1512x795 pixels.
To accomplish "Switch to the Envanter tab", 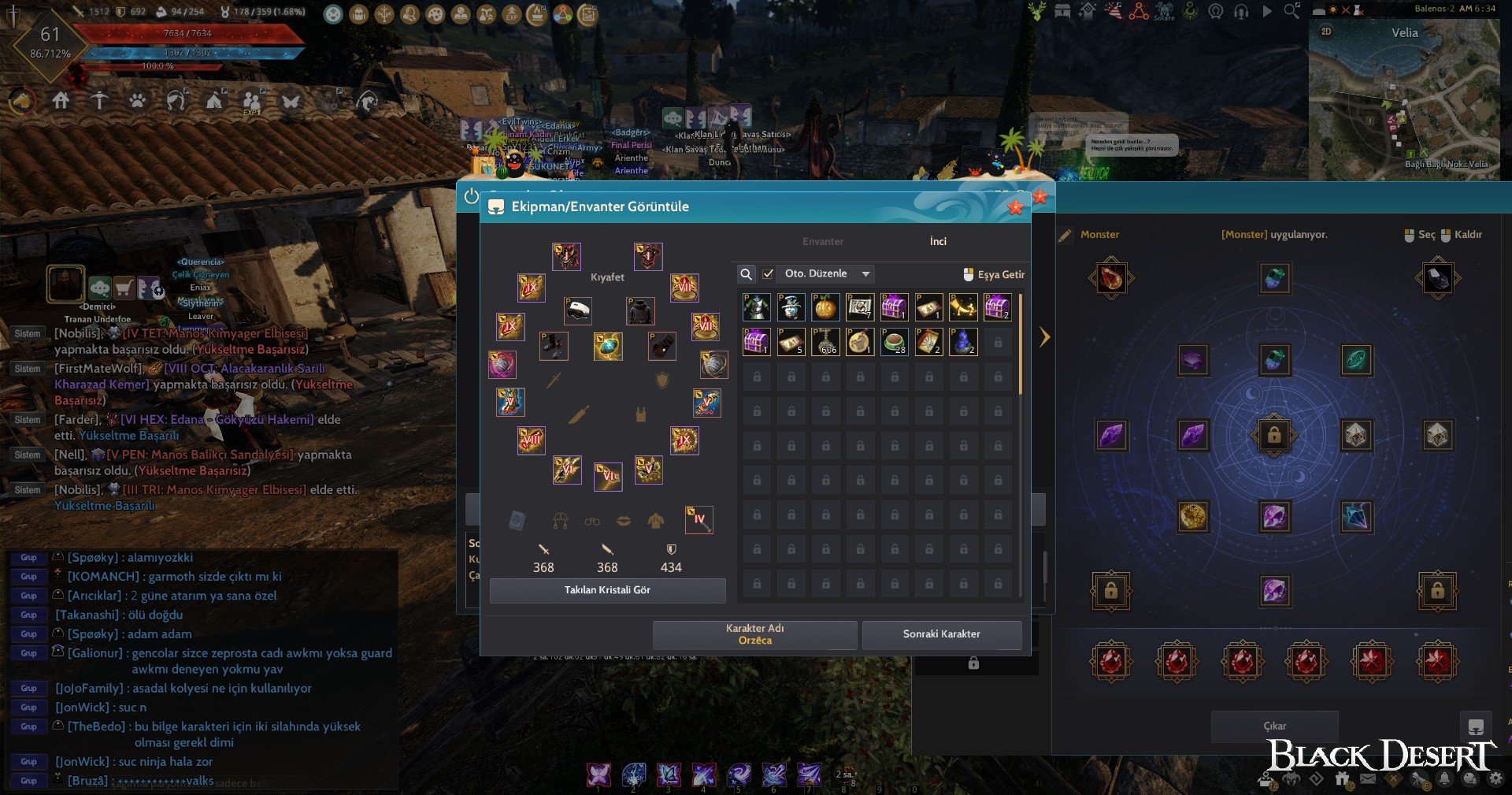I will click(x=823, y=242).
